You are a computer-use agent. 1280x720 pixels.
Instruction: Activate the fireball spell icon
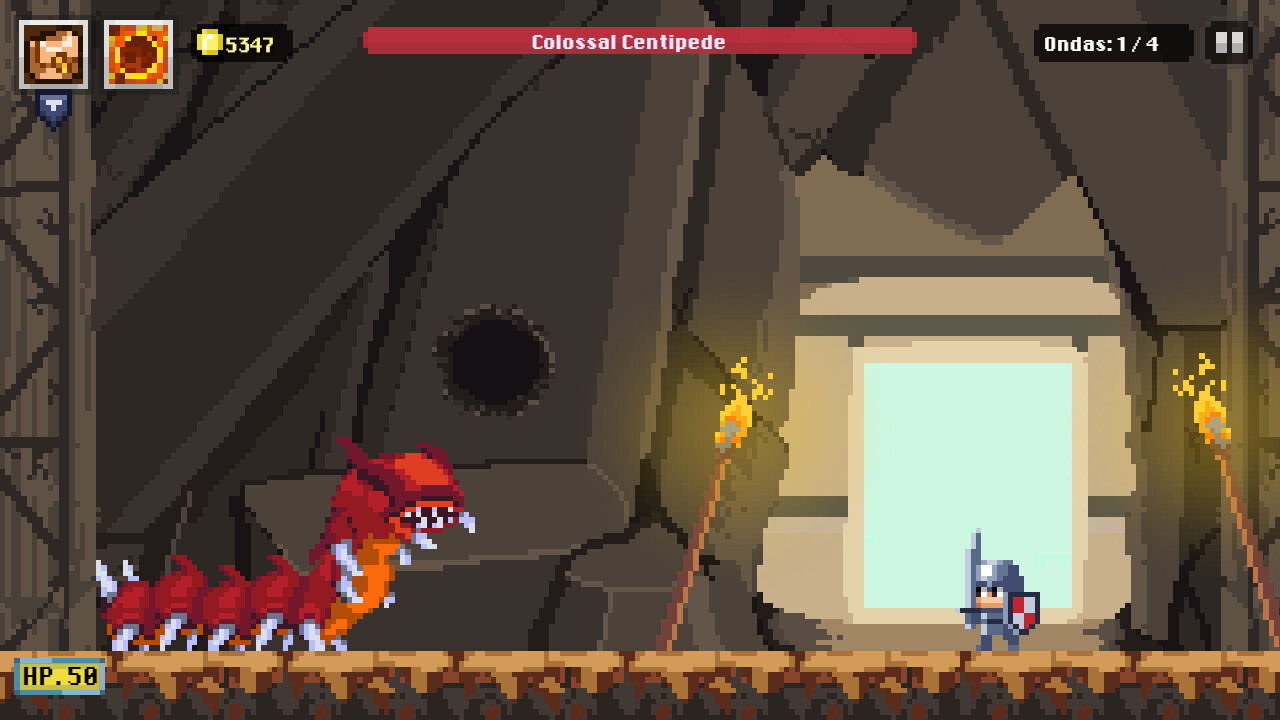pyautogui.click(x=138, y=53)
